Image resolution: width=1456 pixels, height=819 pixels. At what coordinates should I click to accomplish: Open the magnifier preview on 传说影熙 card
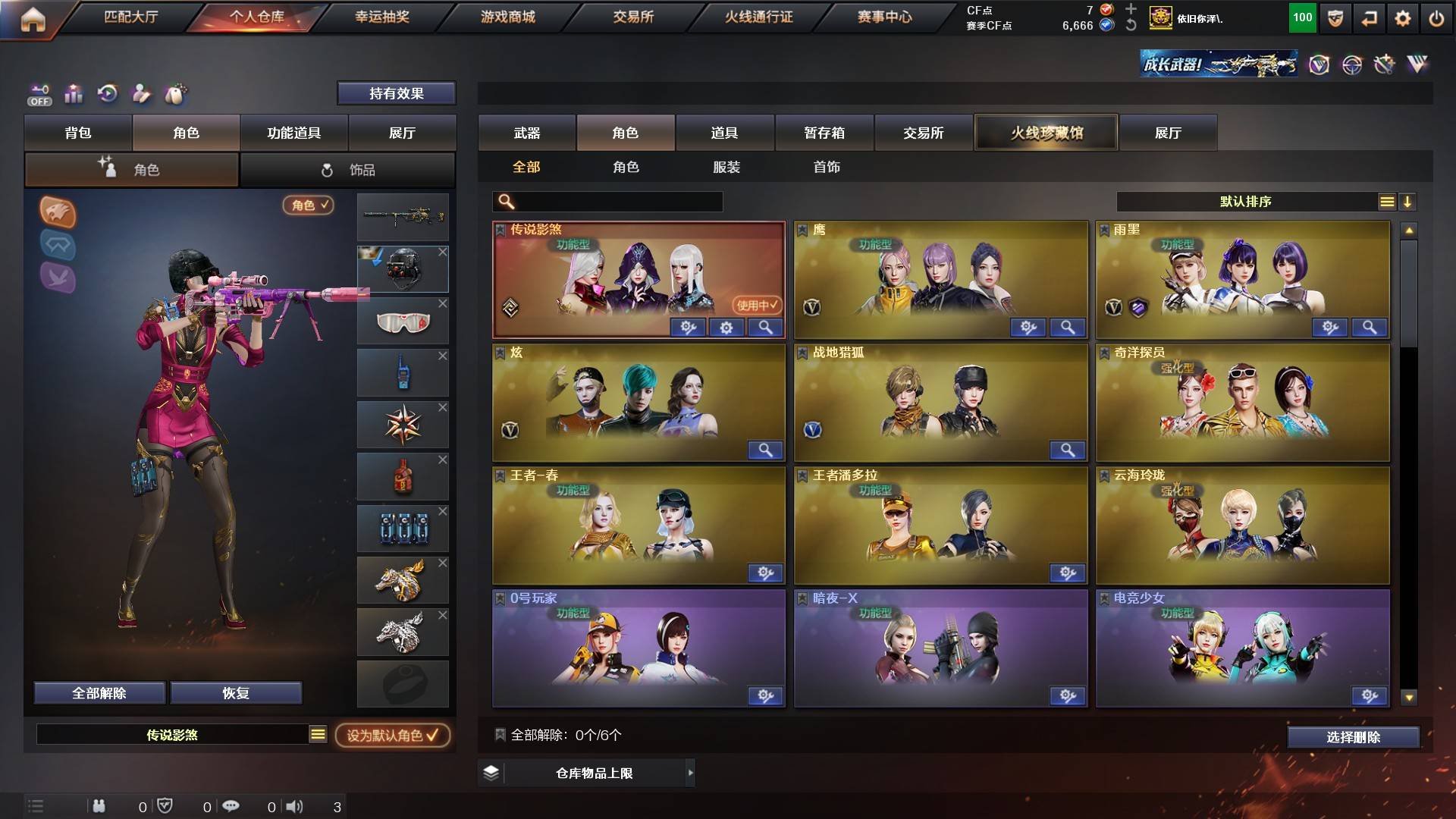pos(766,328)
